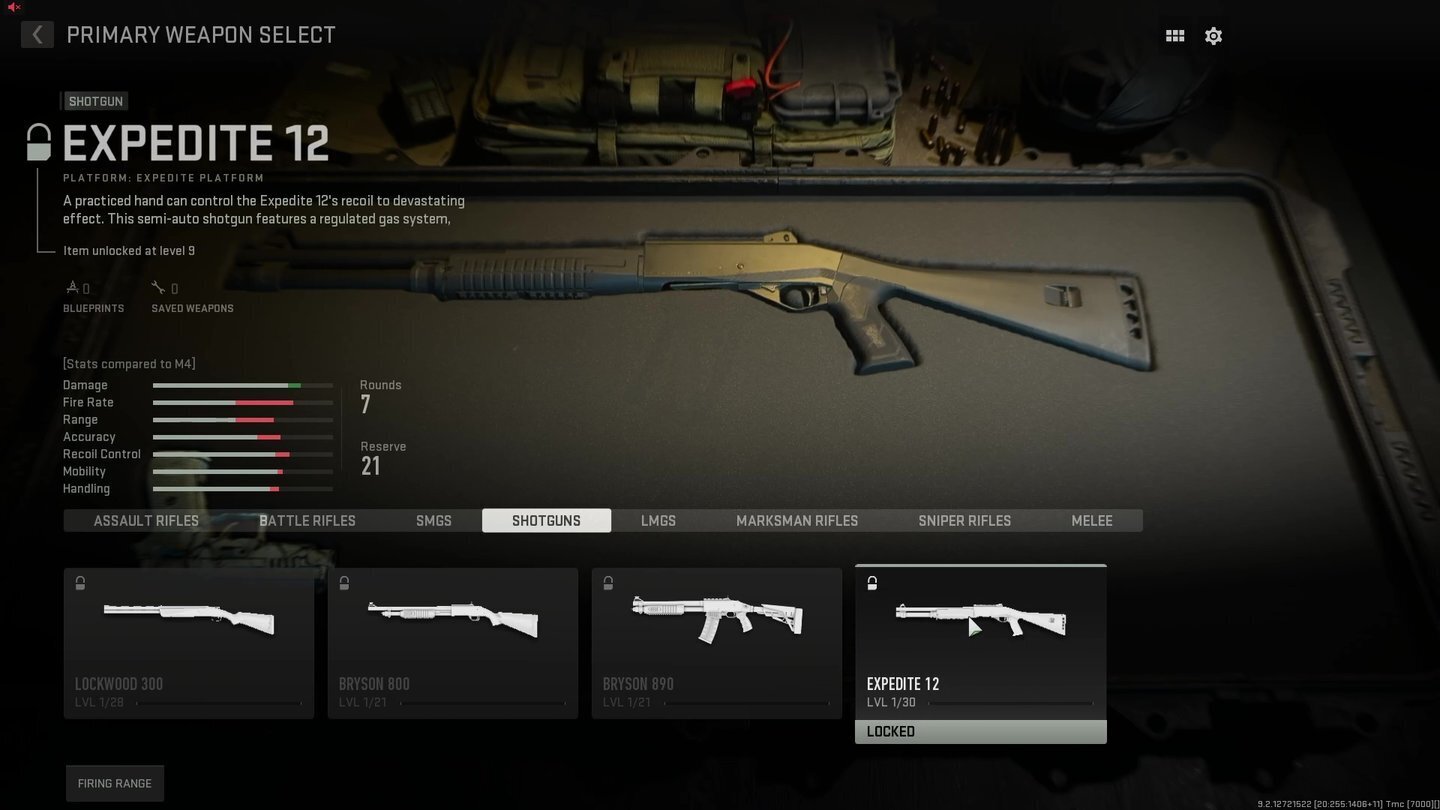Switch to the Battle Rifles tab
This screenshot has width=1440, height=810.
[x=307, y=521]
